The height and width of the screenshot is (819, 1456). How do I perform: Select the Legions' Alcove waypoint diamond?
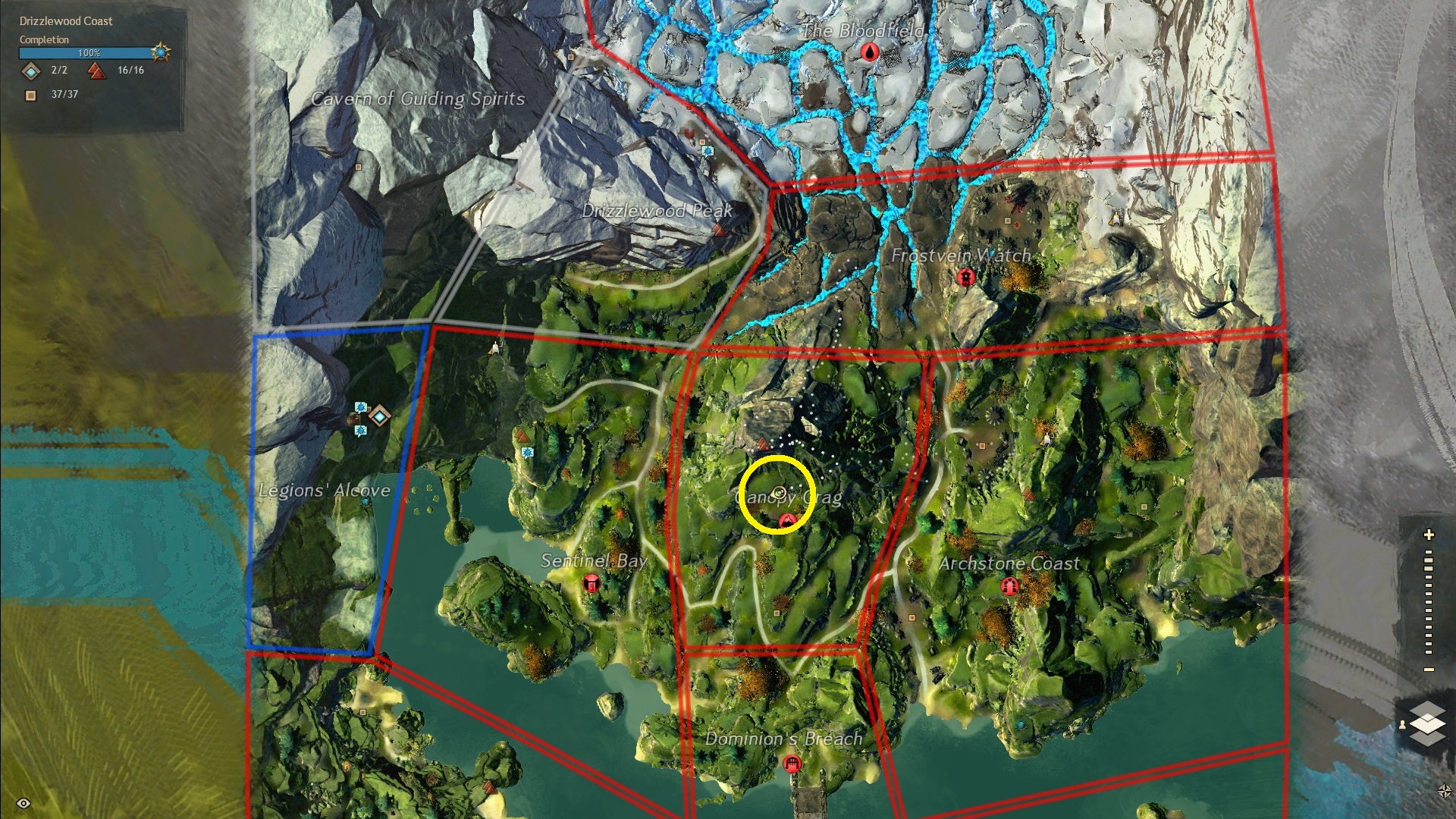click(379, 416)
